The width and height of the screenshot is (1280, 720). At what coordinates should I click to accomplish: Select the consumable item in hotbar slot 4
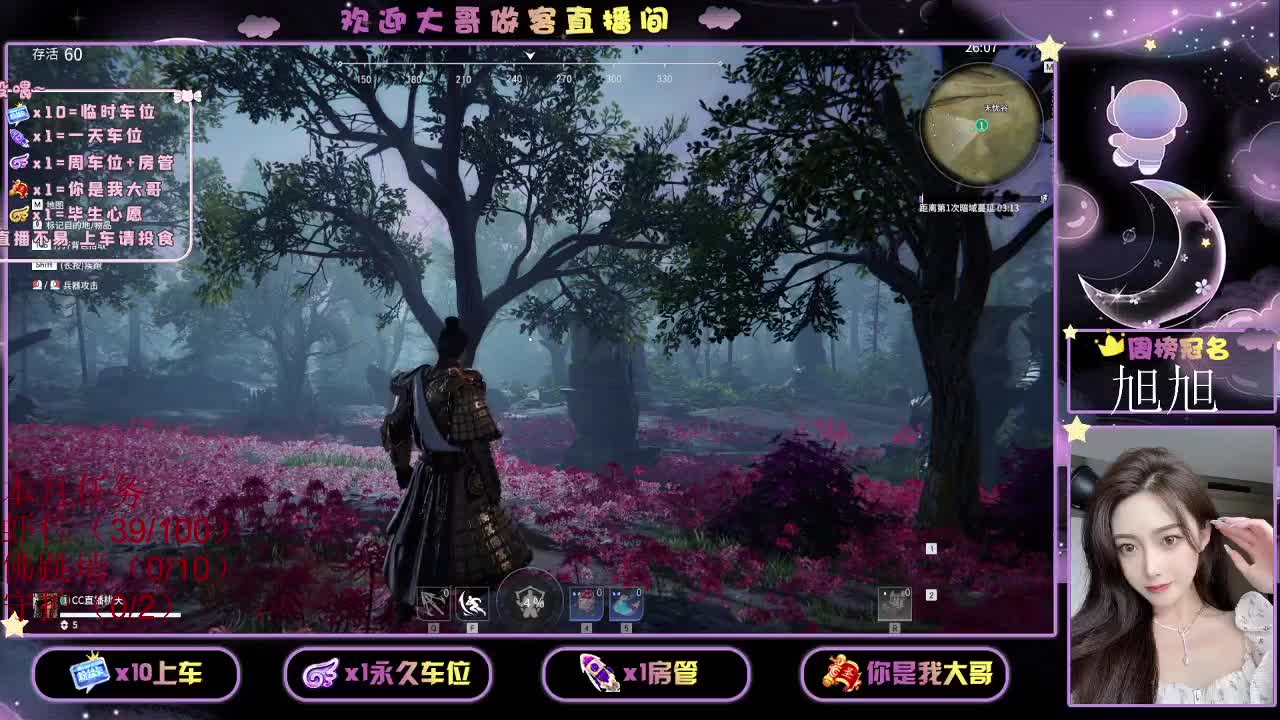587,605
